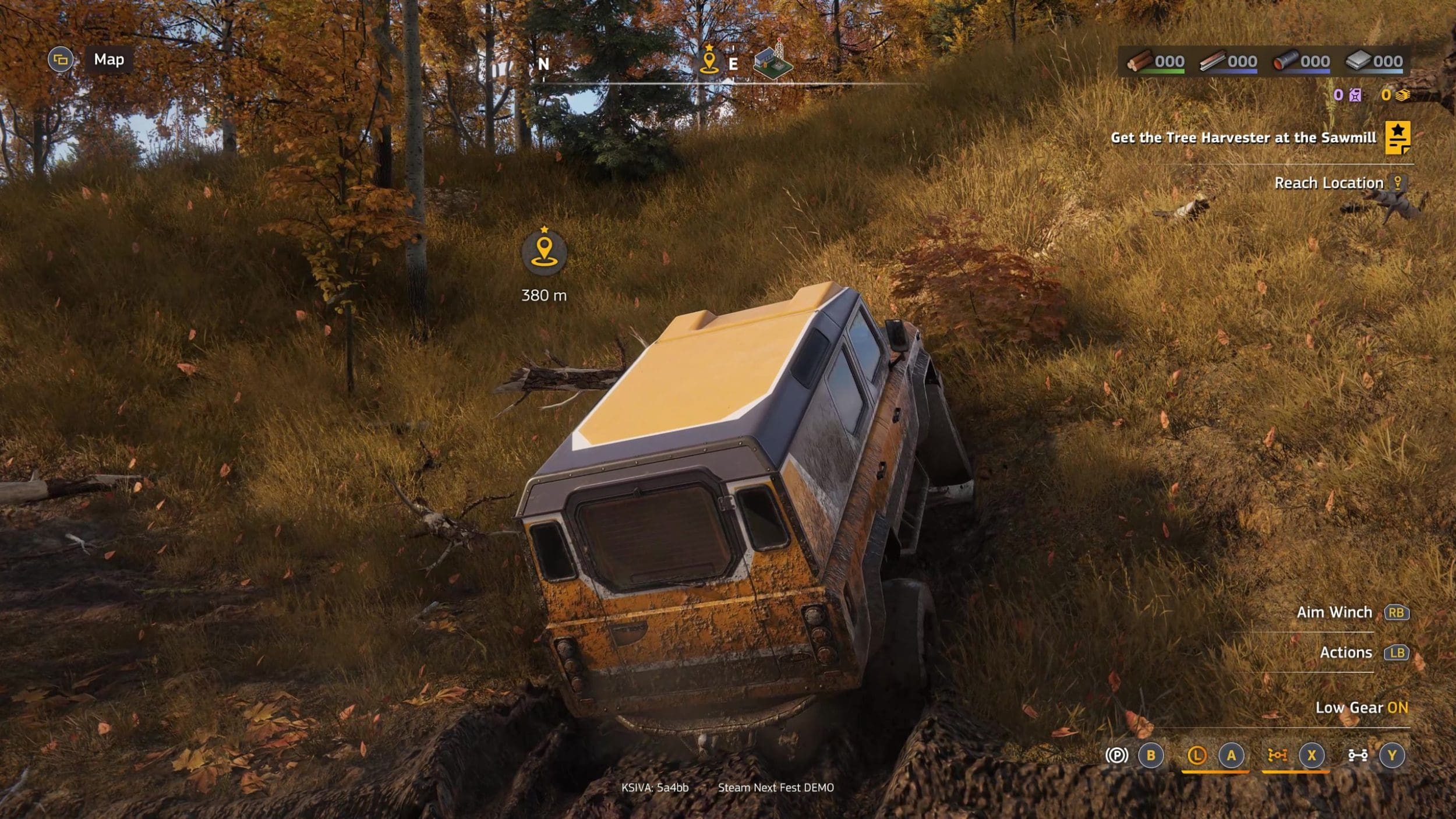Open the Map
The image size is (1456, 819).
[109, 59]
